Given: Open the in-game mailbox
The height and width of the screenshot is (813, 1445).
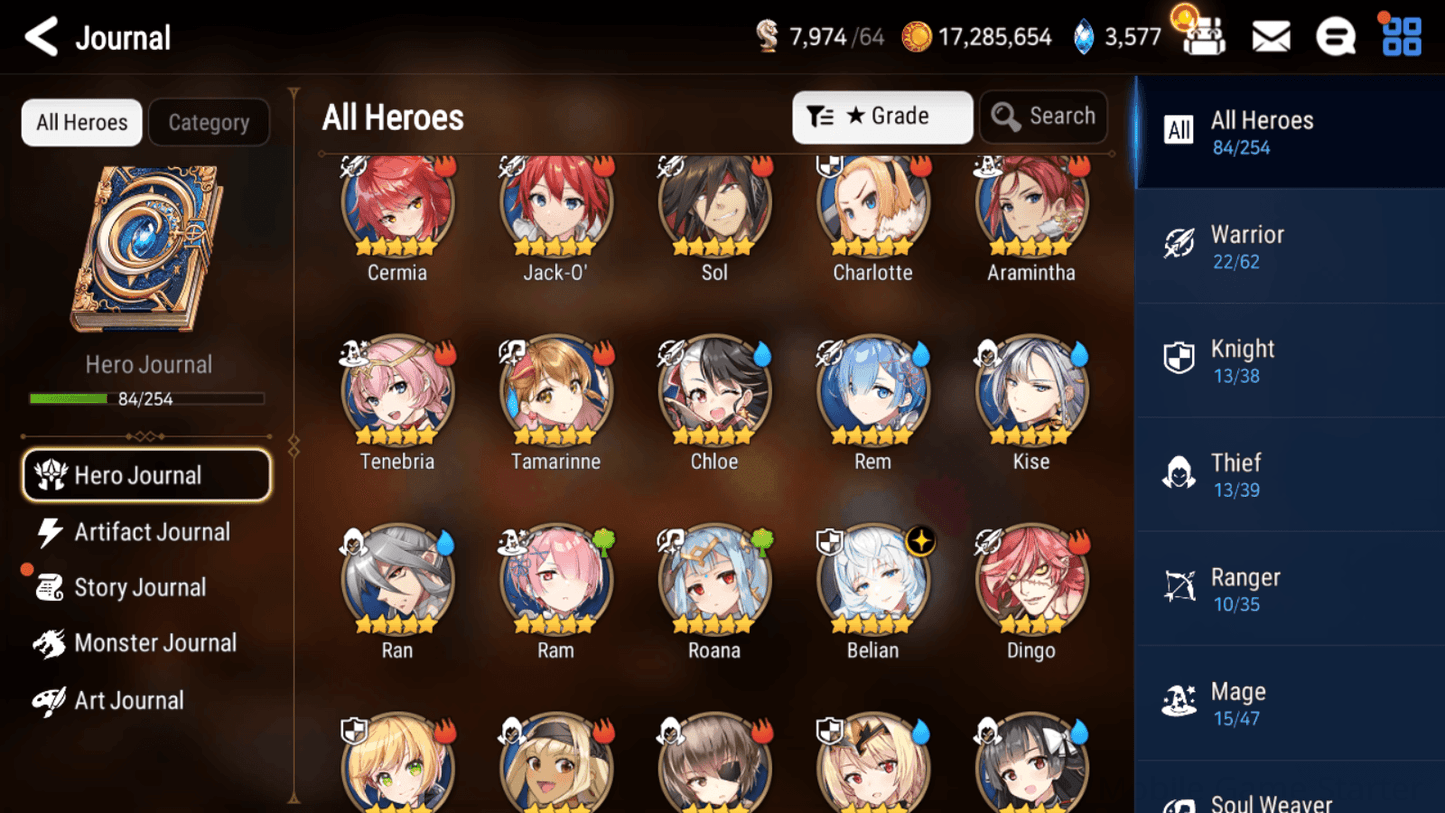Looking at the screenshot, I should coord(1270,36).
